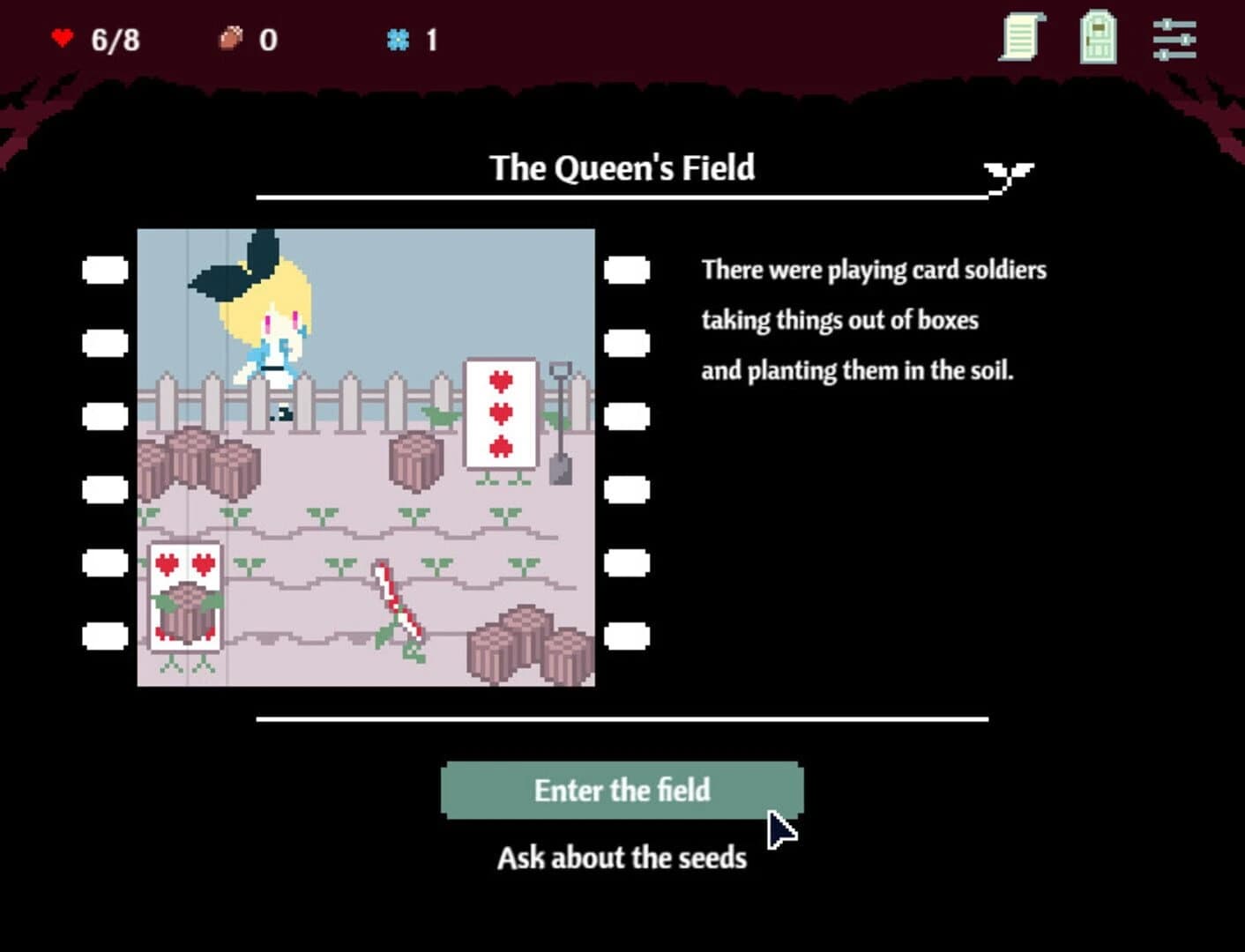Click the blue flower counter icon
Image resolution: width=1245 pixels, height=952 pixels.
(399, 38)
